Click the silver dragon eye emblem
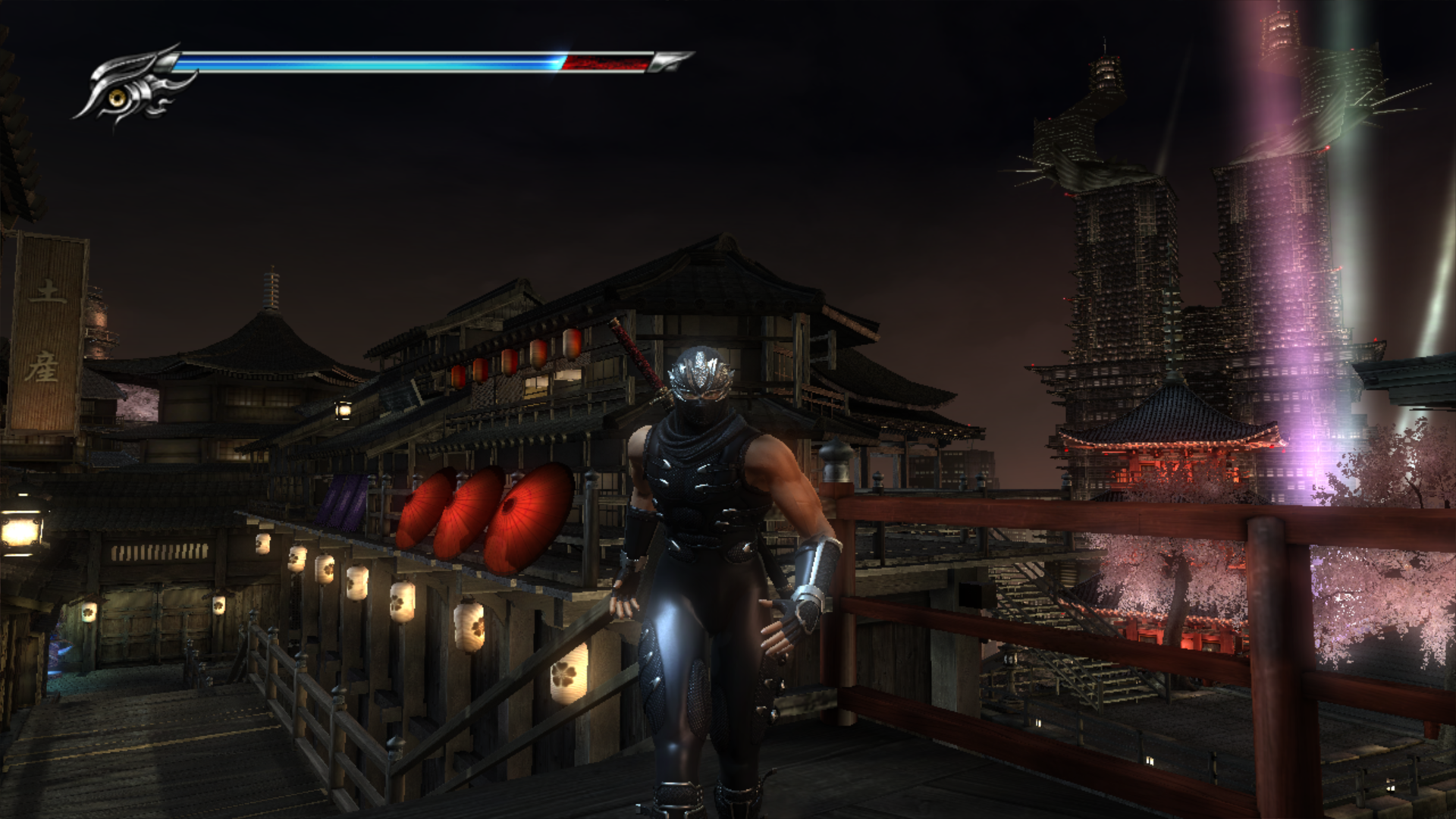The width and height of the screenshot is (1456, 819). [121, 95]
